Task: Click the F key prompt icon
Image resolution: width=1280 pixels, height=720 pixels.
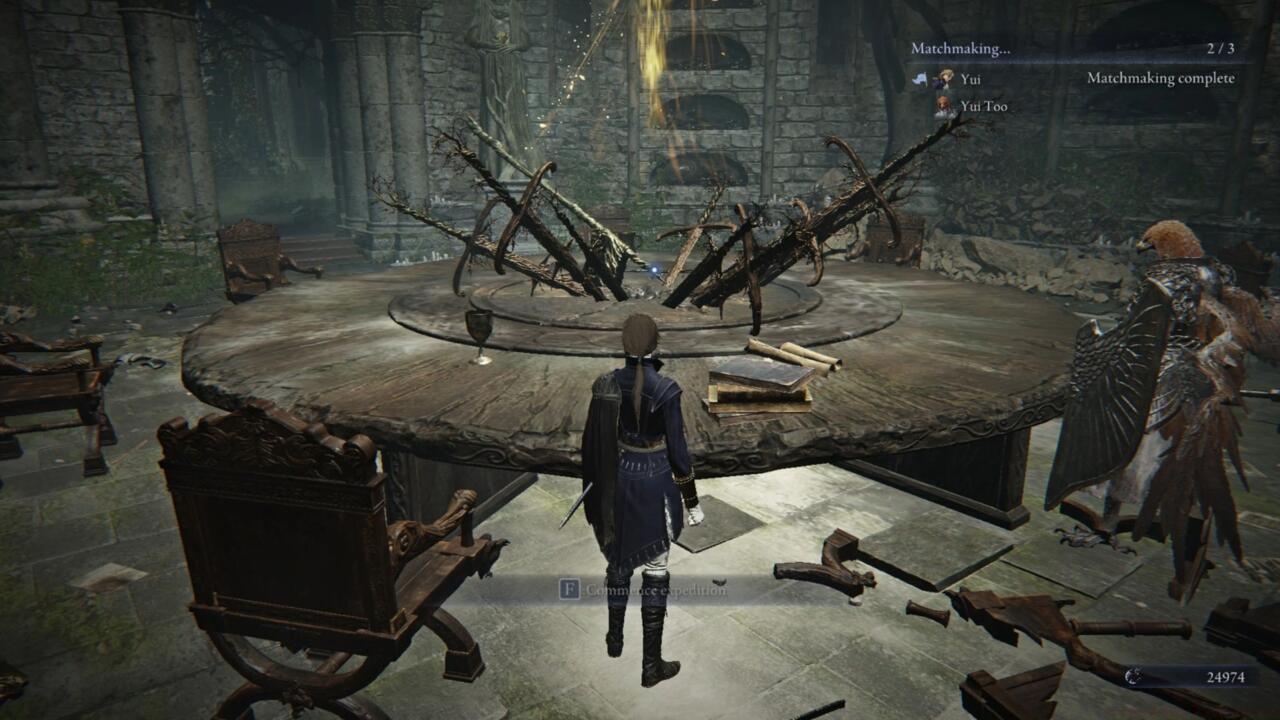Action: [570, 589]
